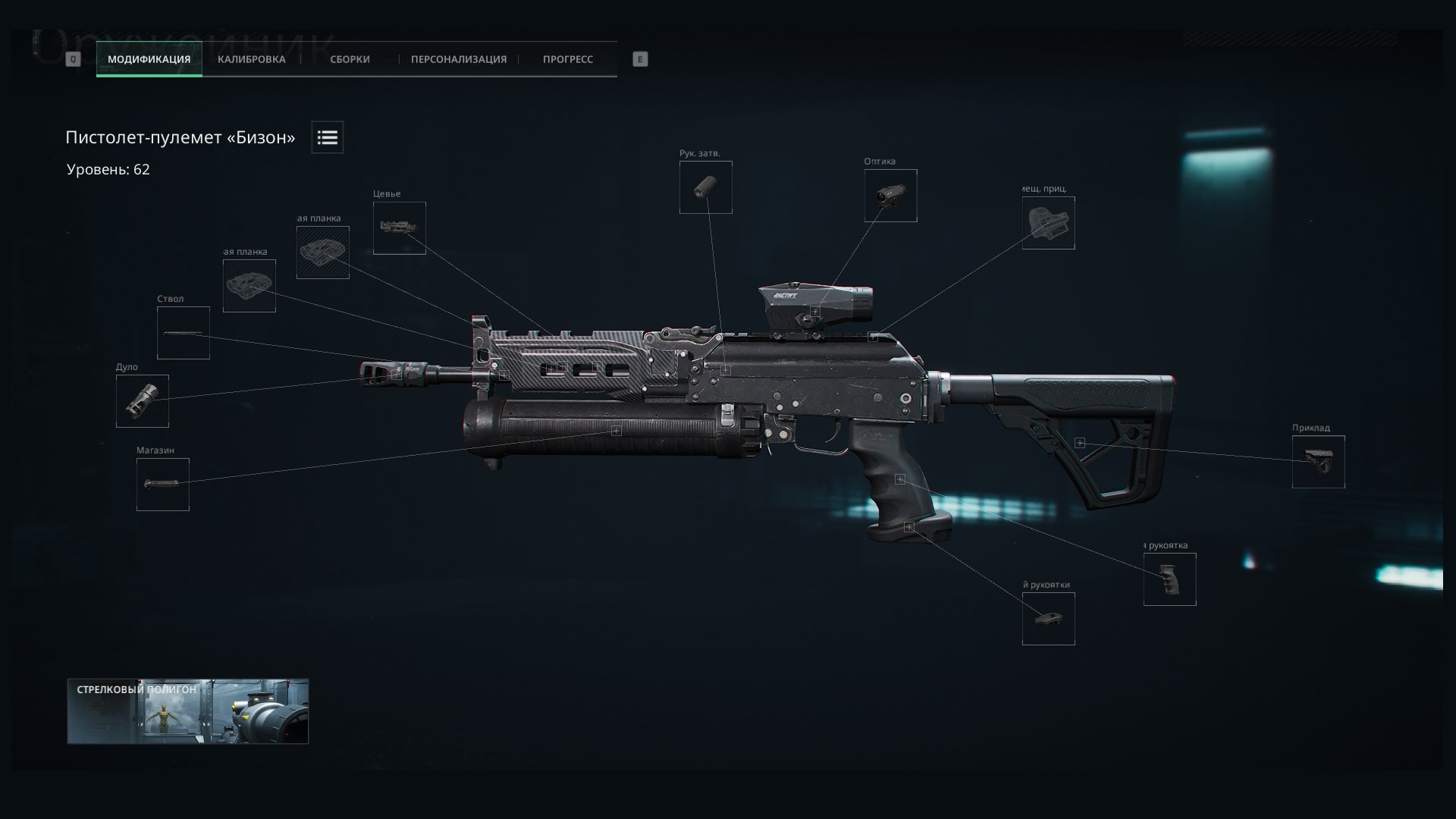Select the offset sight прицел slot

(x=1049, y=223)
